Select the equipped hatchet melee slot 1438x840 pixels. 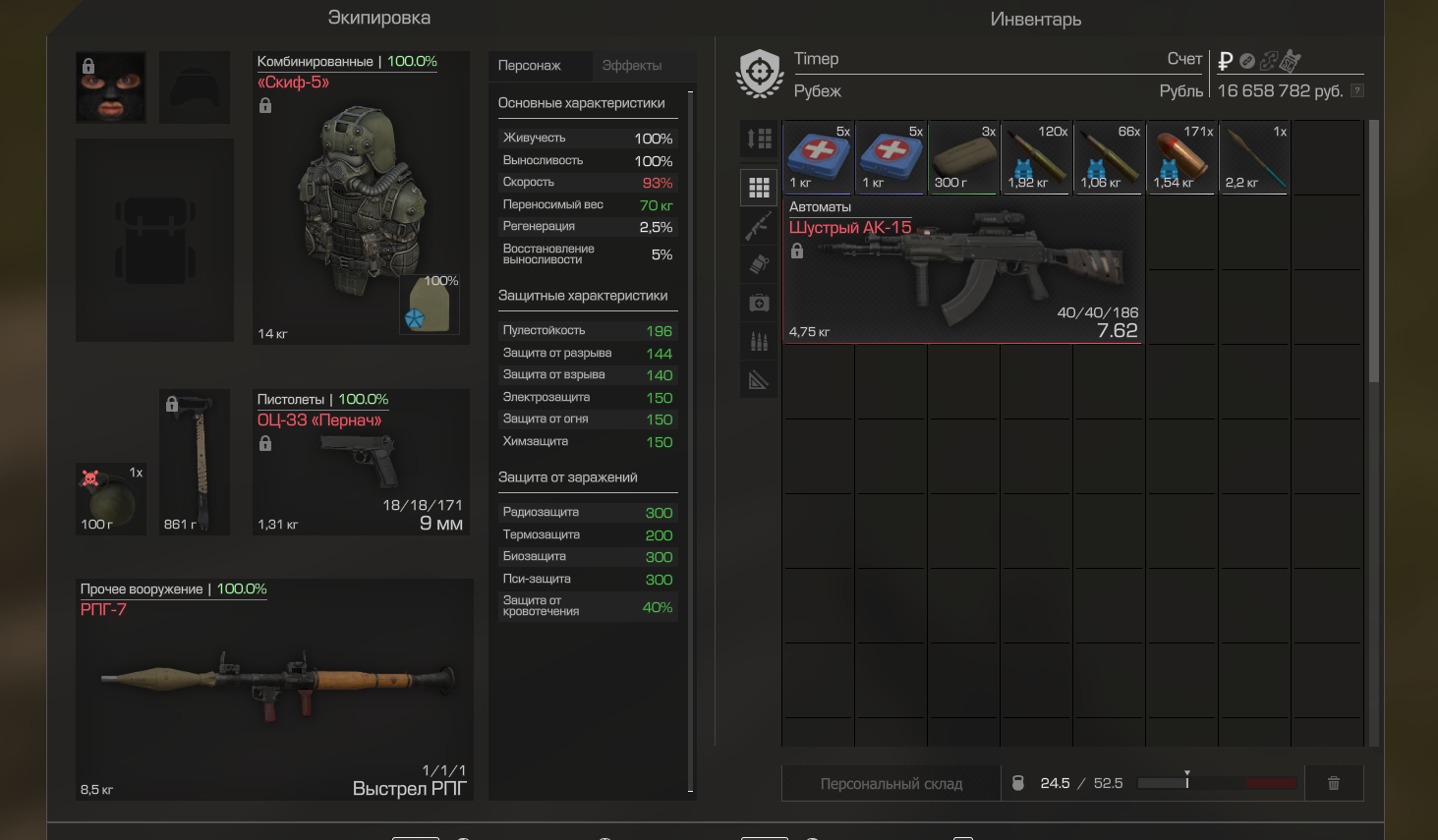click(x=195, y=462)
